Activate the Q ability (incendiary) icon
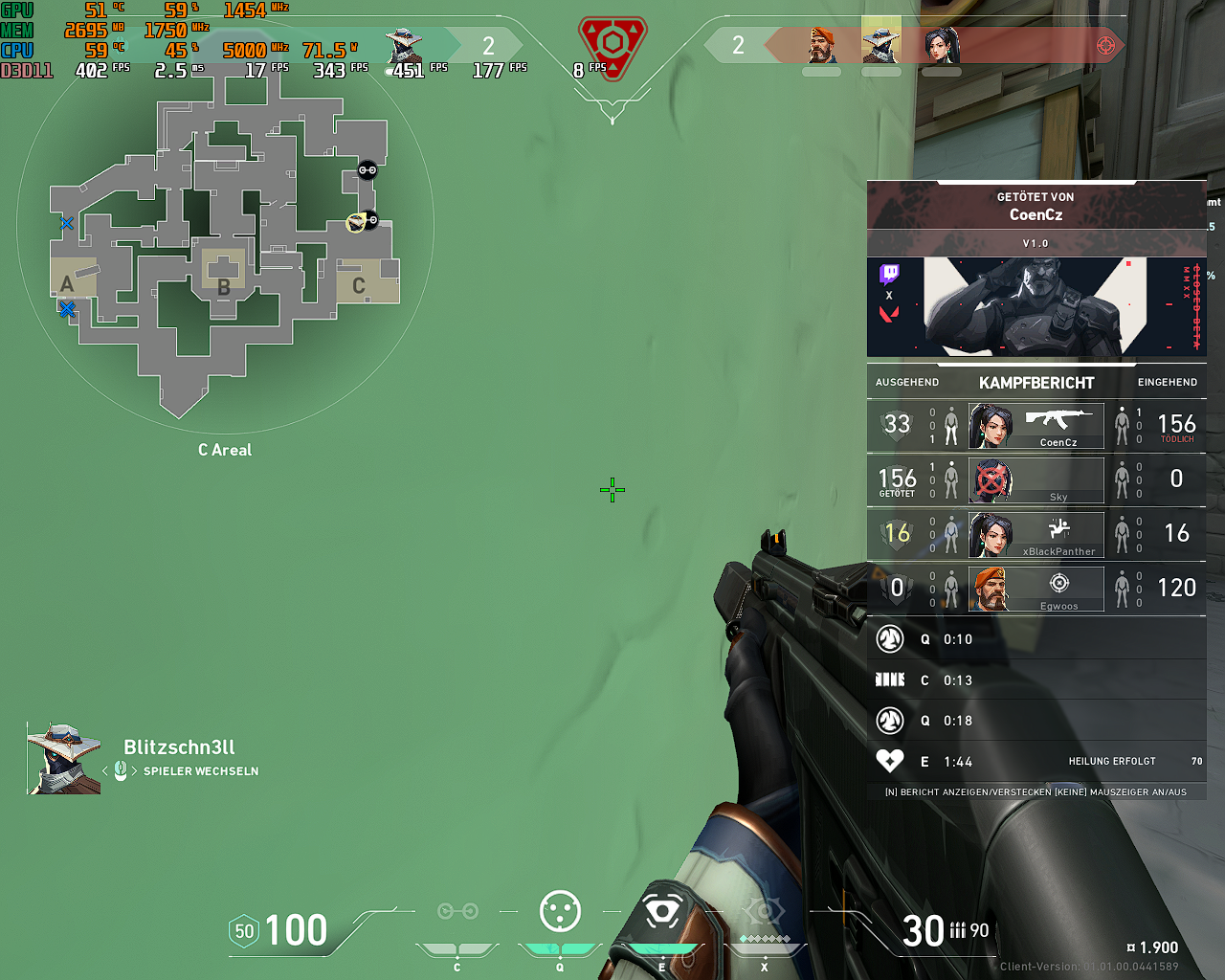The height and width of the screenshot is (980, 1225). coord(559,912)
